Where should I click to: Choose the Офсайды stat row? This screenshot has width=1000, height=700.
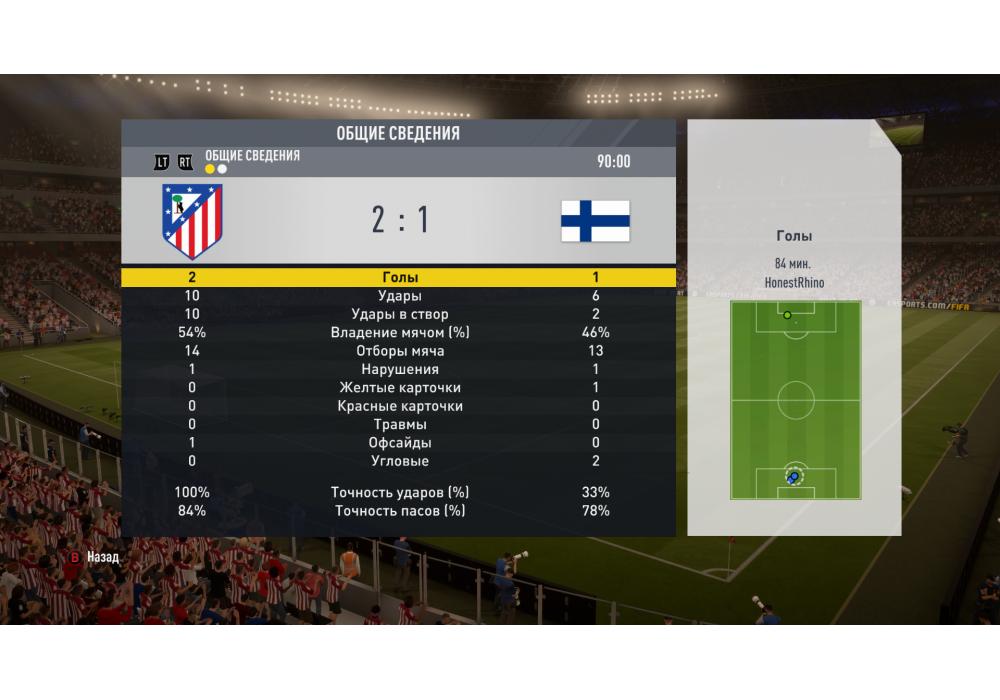click(399, 443)
